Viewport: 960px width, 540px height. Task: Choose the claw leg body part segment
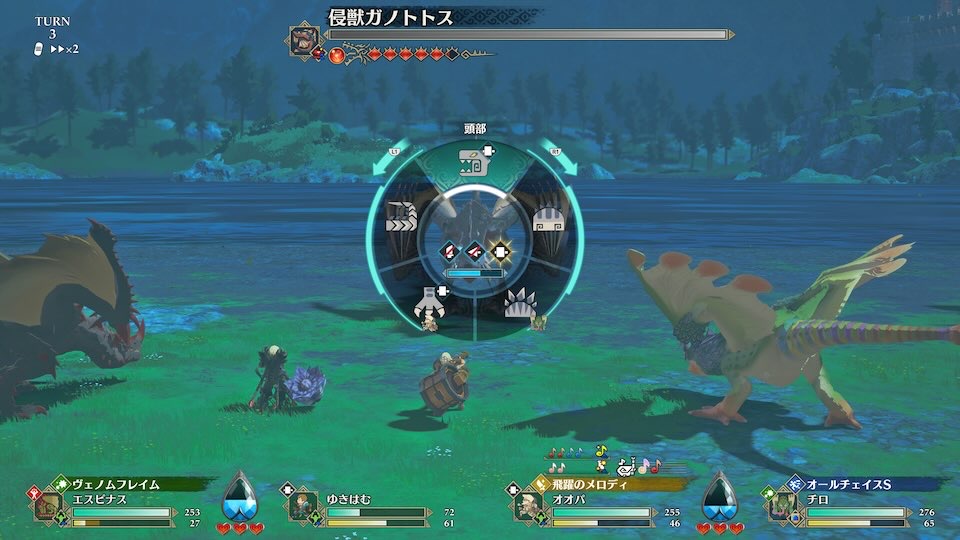430,301
